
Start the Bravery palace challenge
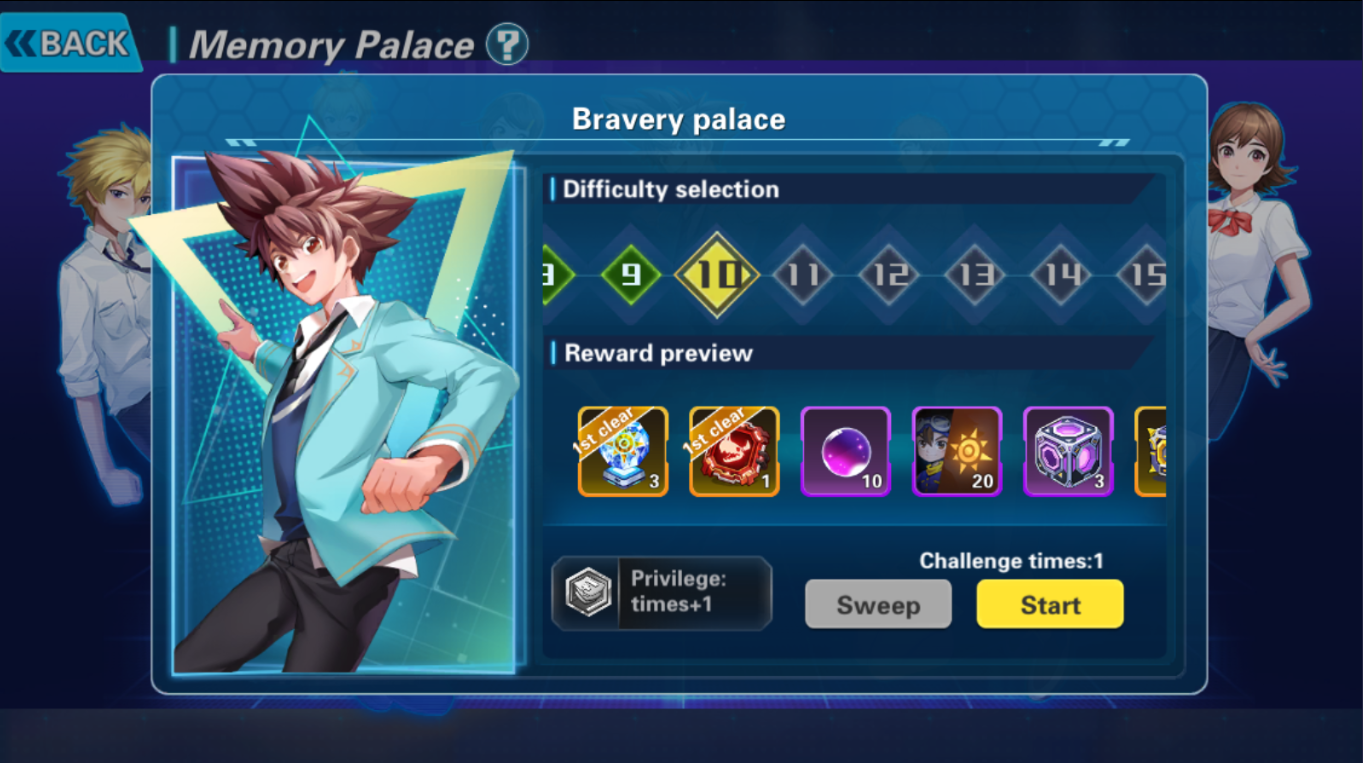pos(1050,605)
